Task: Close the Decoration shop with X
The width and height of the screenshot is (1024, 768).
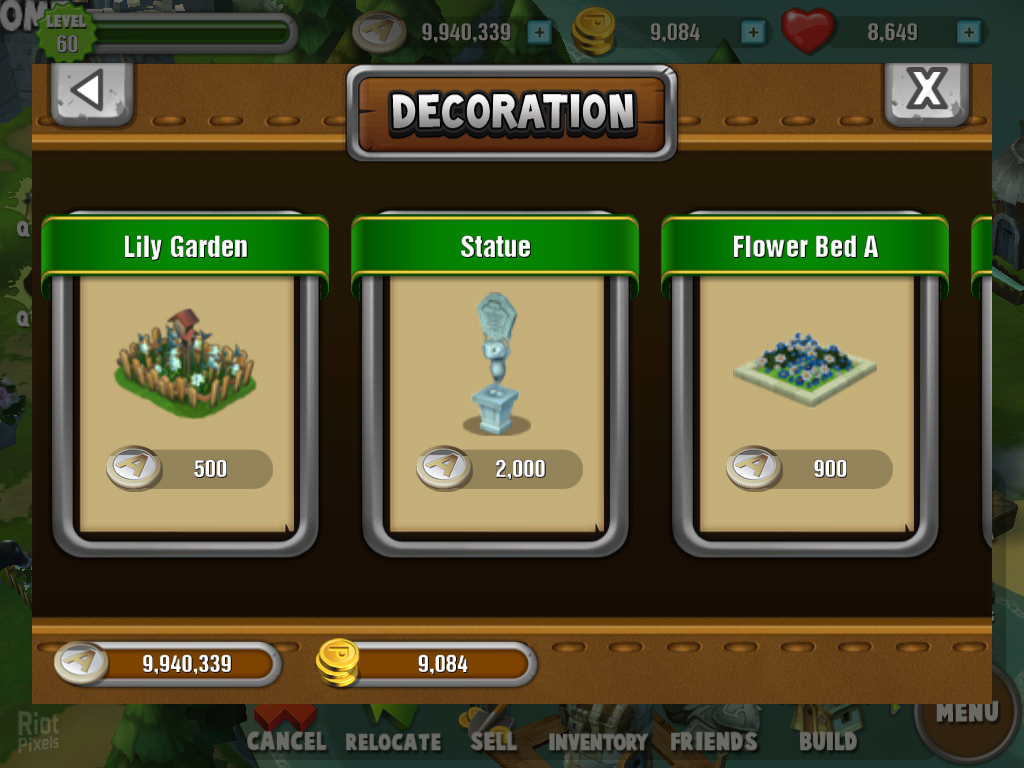Action: point(926,91)
